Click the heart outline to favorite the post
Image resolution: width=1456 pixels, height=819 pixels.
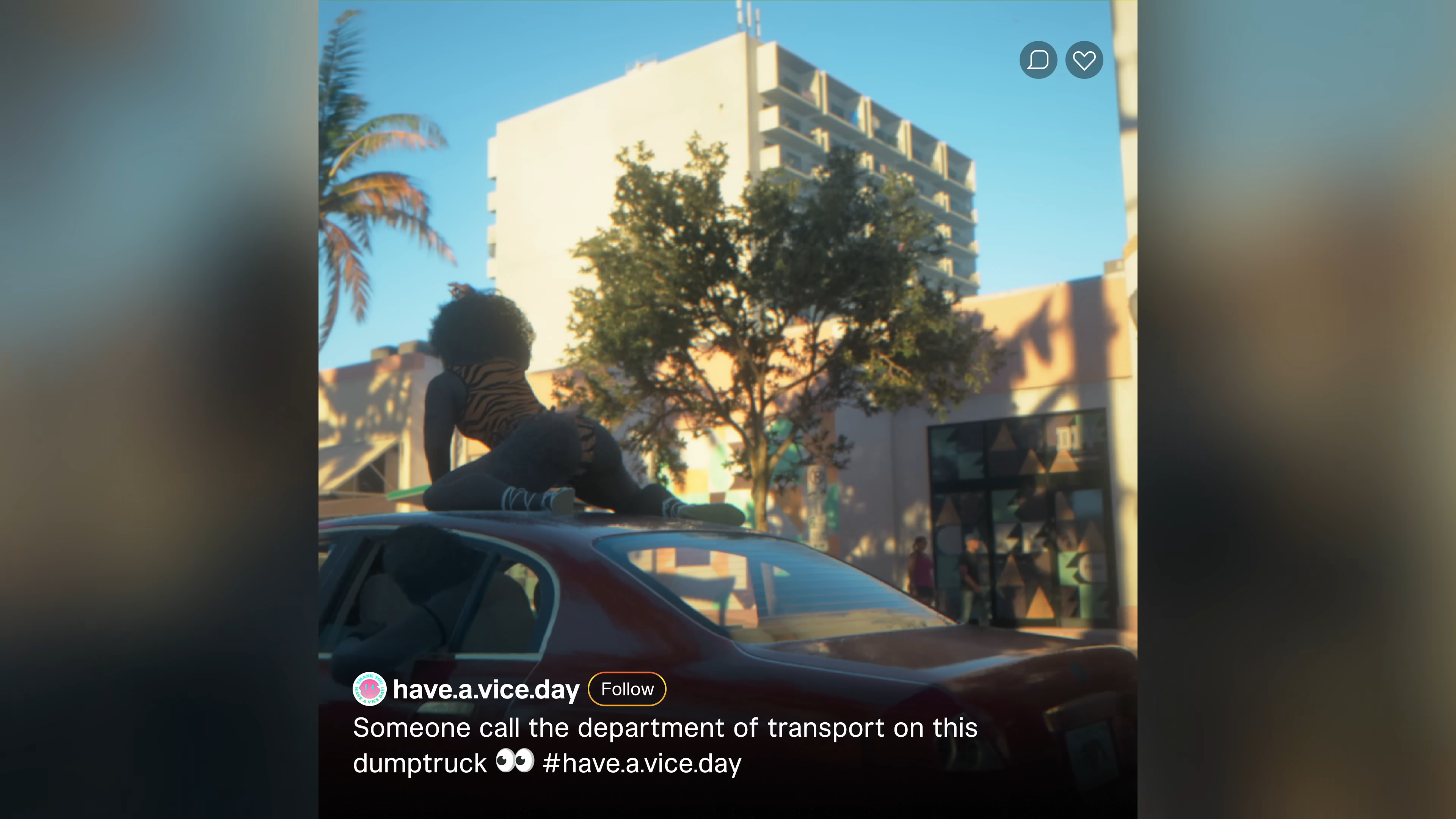(1084, 60)
